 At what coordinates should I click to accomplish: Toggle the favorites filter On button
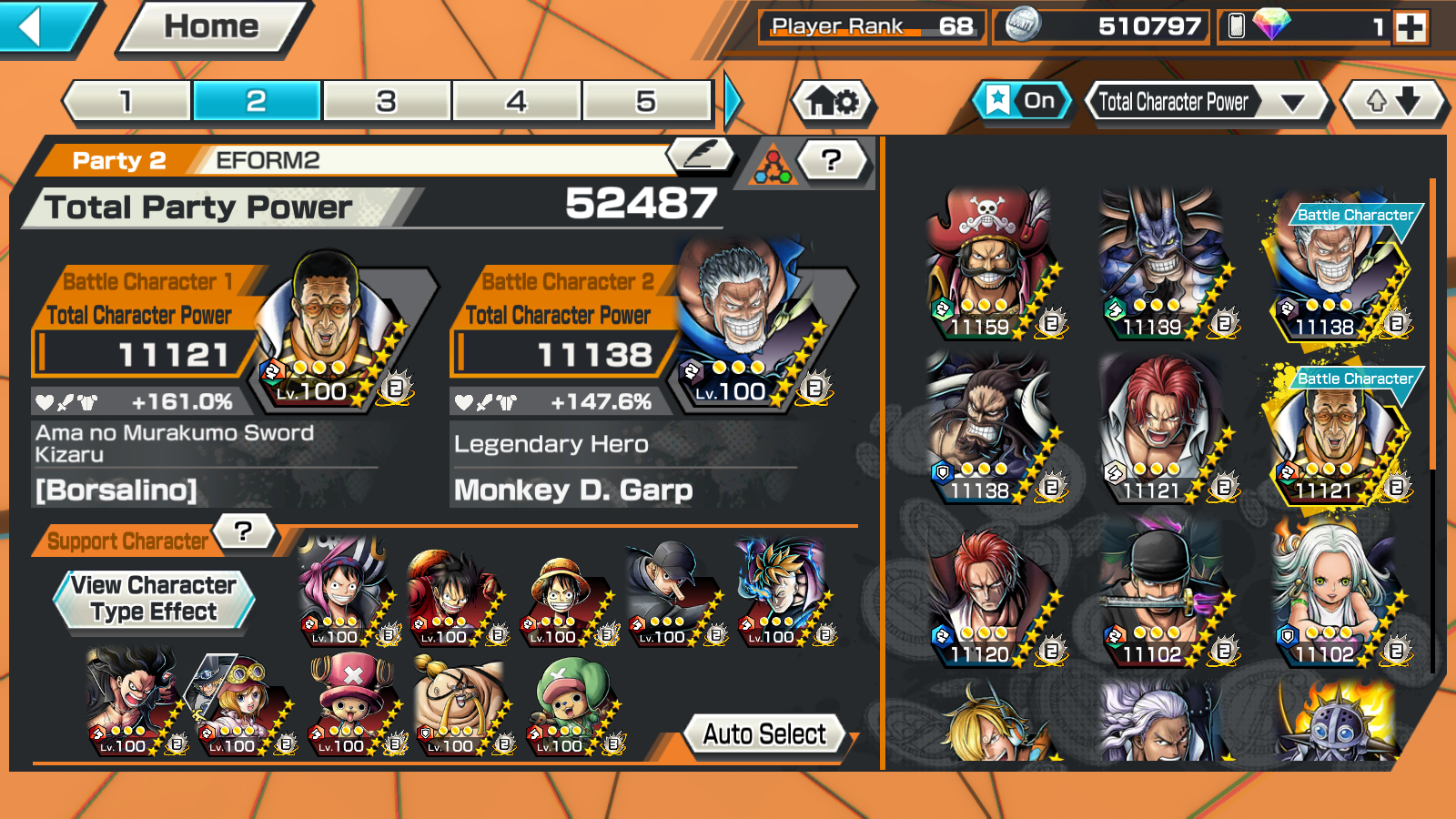pos(1023,101)
